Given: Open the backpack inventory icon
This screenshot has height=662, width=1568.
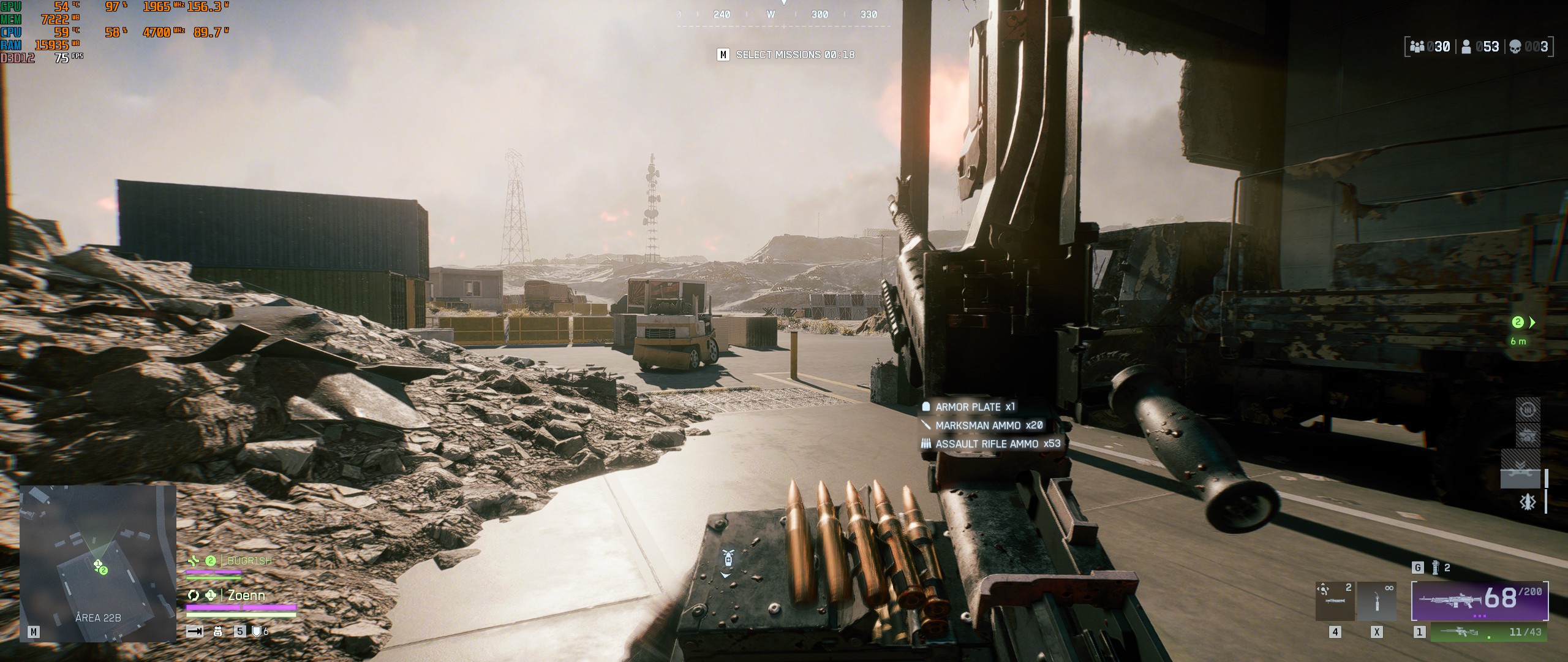Looking at the screenshot, I should pyautogui.click(x=217, y=631).
